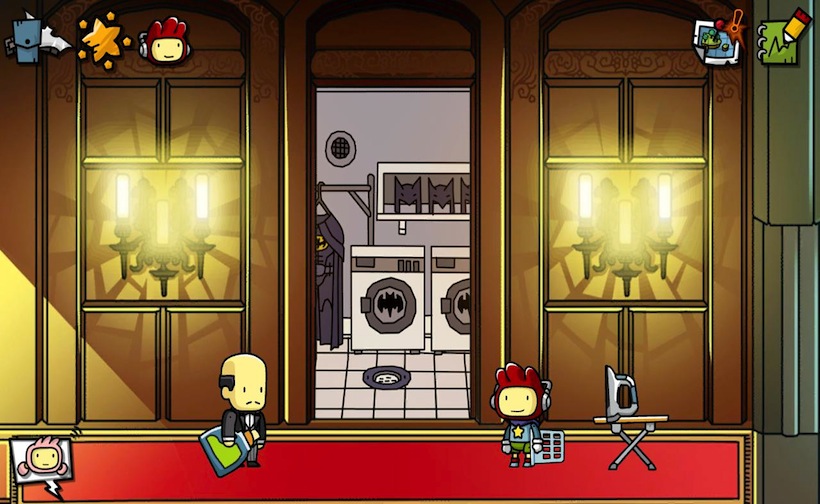Select the Maxwell head icon with red hat

click(166, 41)
